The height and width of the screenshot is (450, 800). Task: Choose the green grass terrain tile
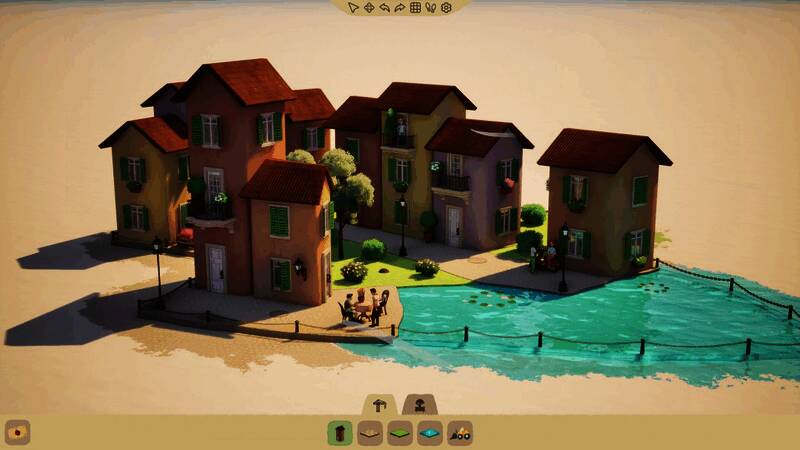point(400,433)
